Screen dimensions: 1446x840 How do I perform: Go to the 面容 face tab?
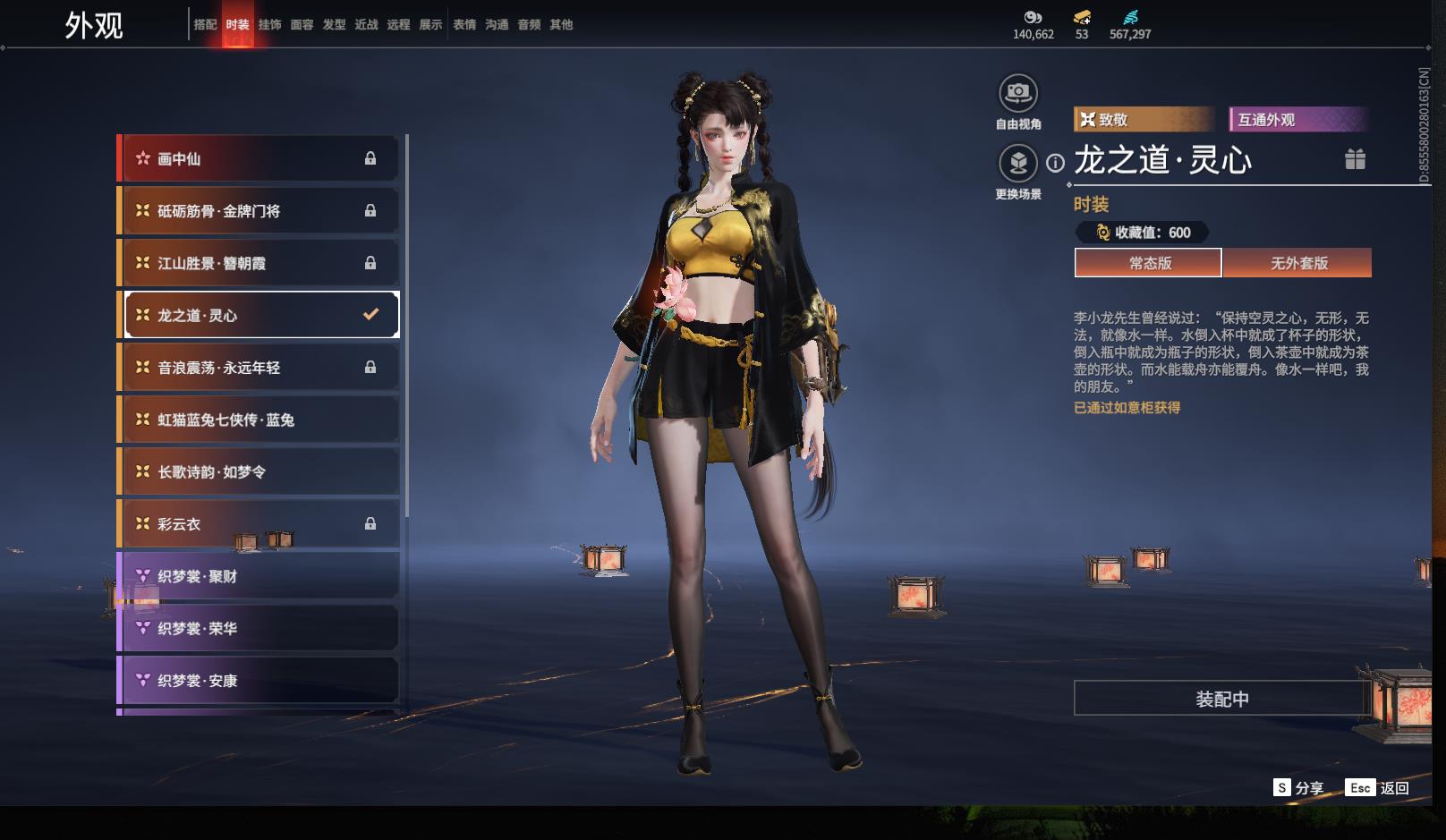click(x=302, y=25)
